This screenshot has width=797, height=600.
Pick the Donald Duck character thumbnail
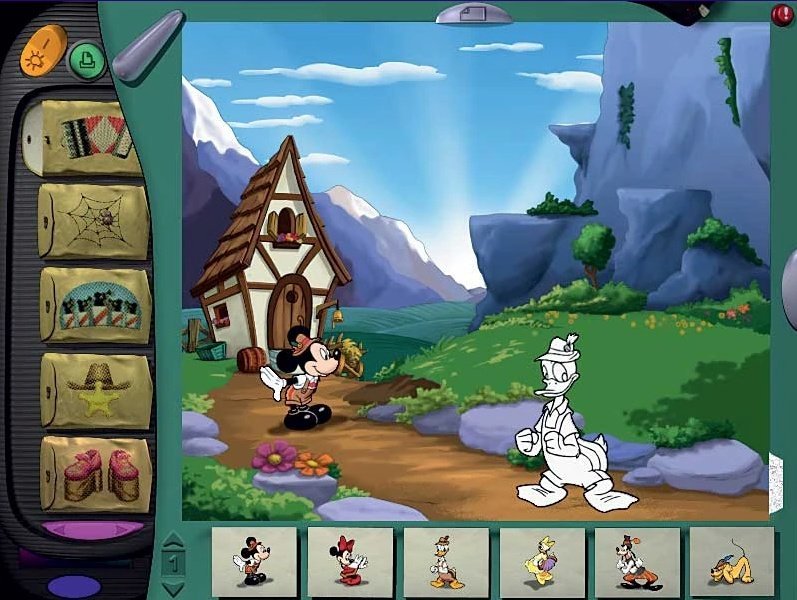tap(446, 561)
